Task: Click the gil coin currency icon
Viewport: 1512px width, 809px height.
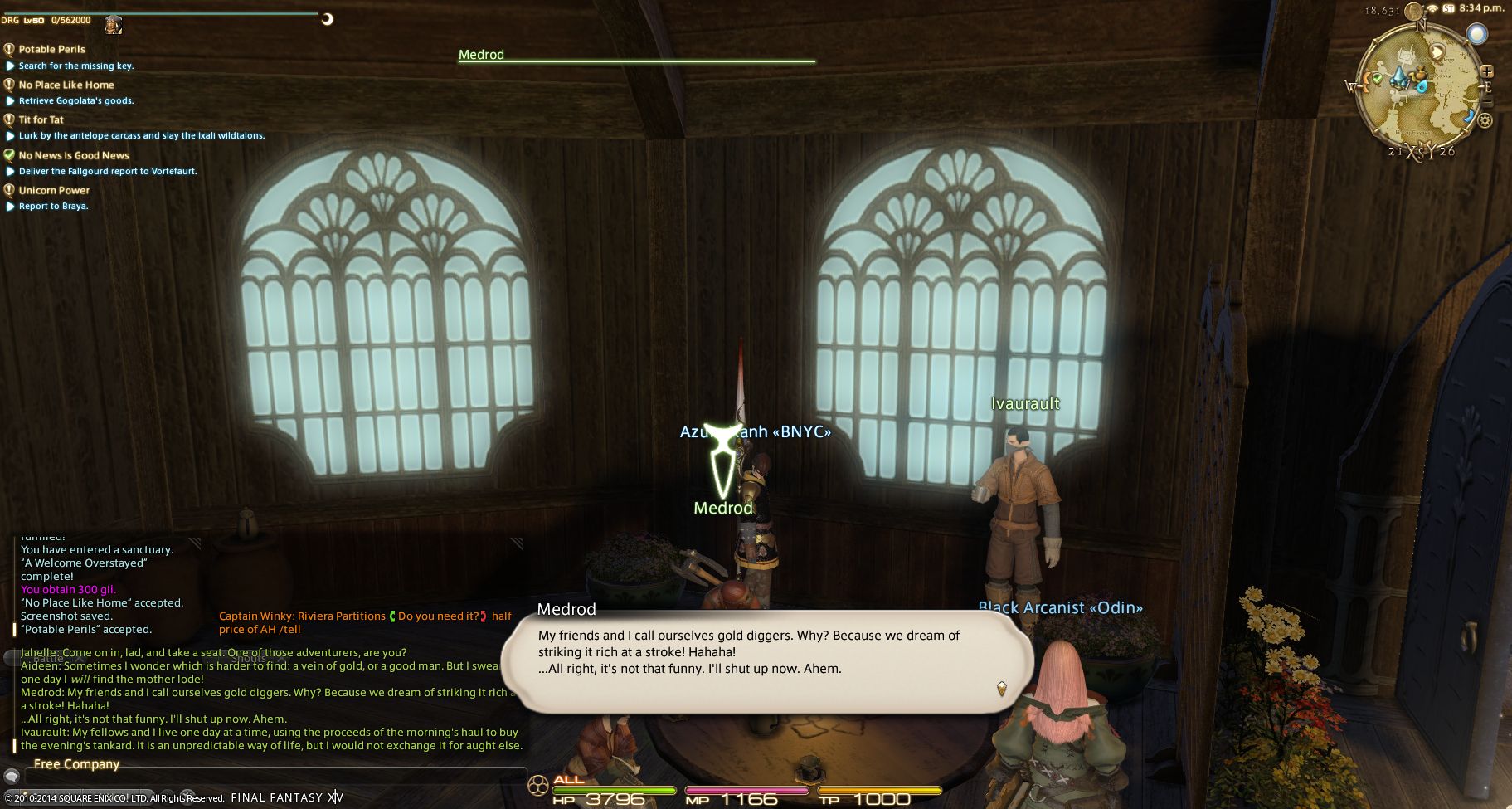Action: click(1413, 11)
